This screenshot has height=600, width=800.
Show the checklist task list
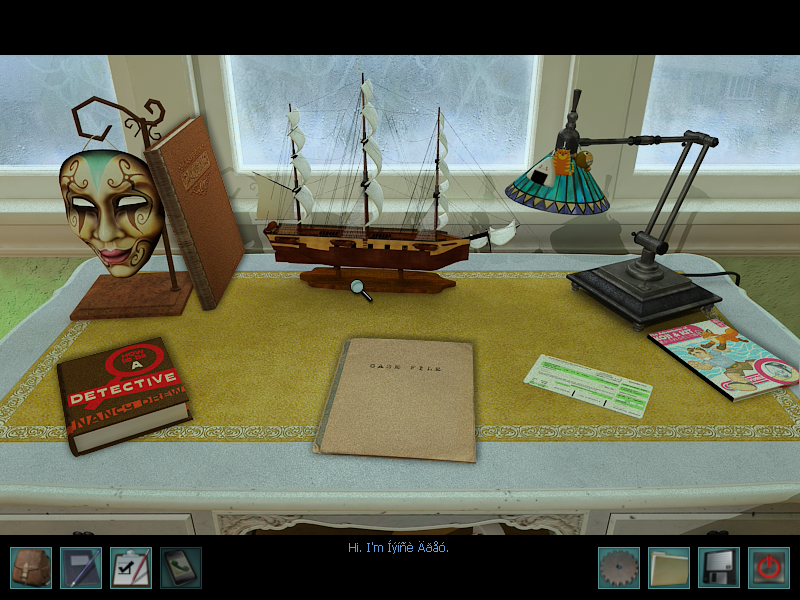tap(131, 567)
